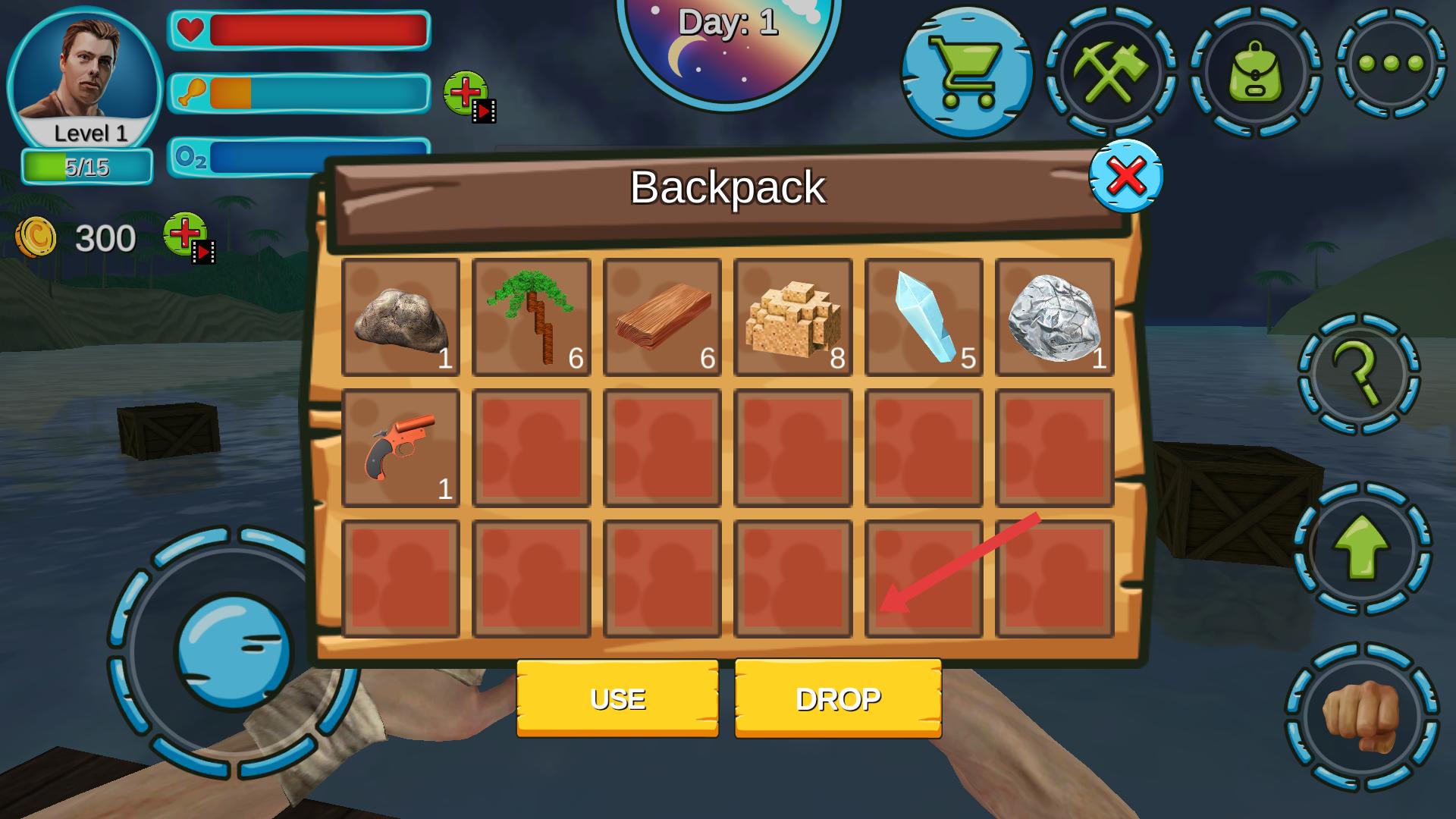
Task: Toggle the green backpack icon
Action: pyautogui.click(x=1255, y=72)
